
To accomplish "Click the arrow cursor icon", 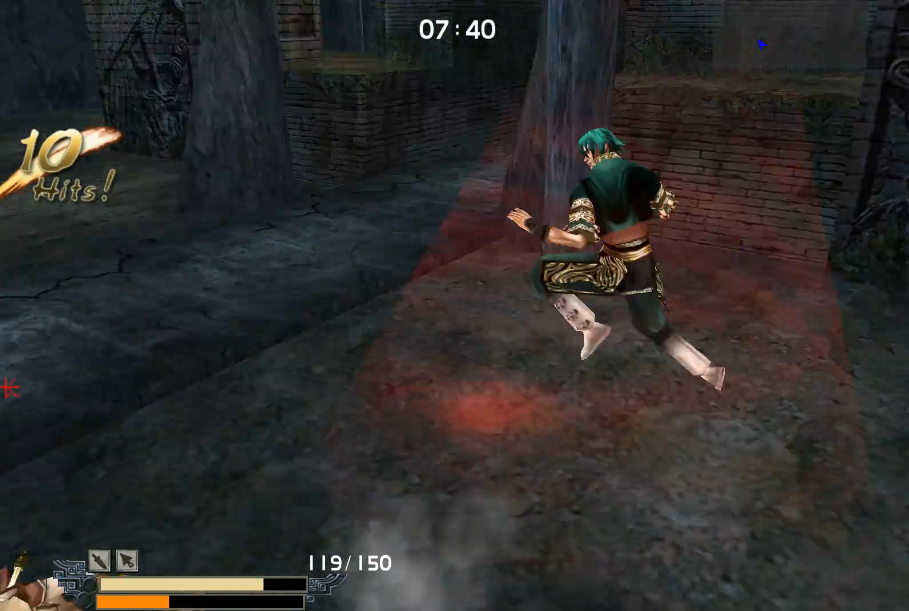I will (127, 560).
